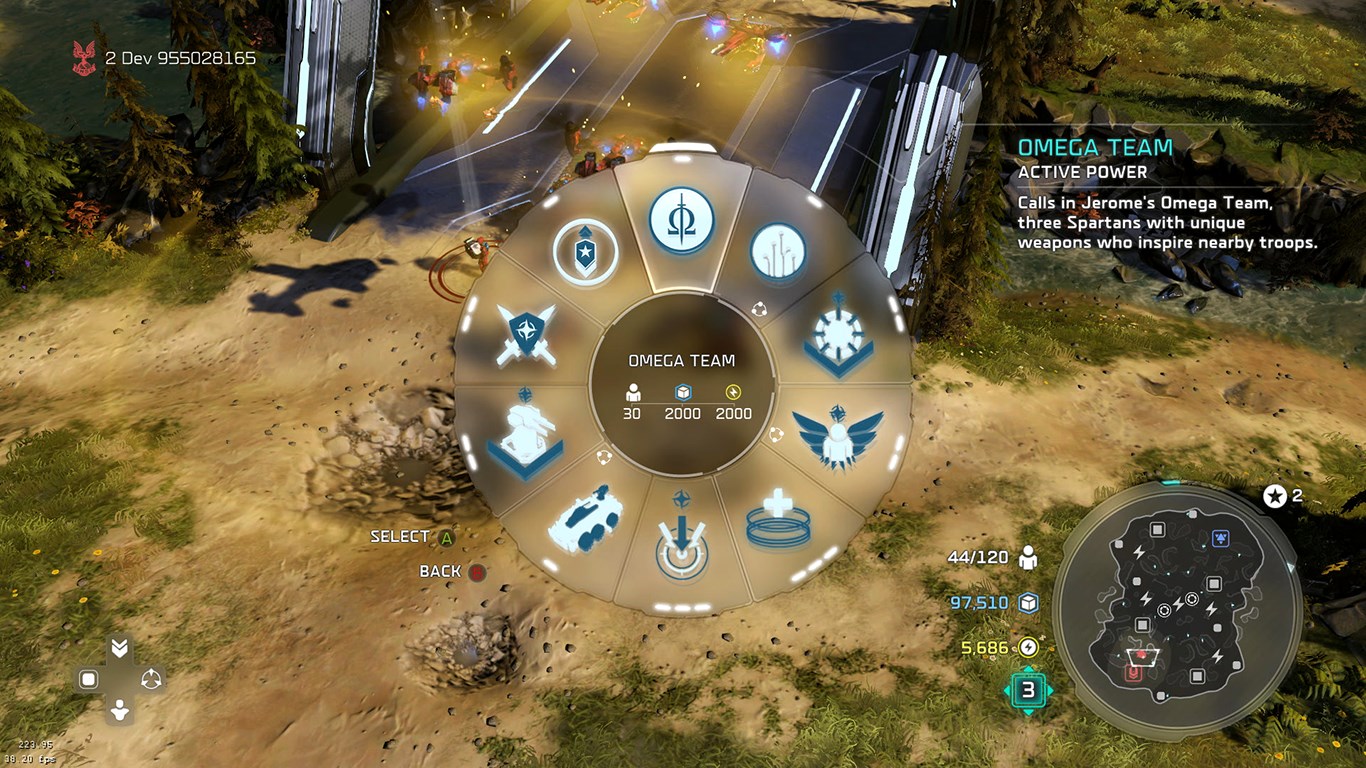Activate the crossed swords and shield power
The image size is (1366, 768).
point(526,334)
